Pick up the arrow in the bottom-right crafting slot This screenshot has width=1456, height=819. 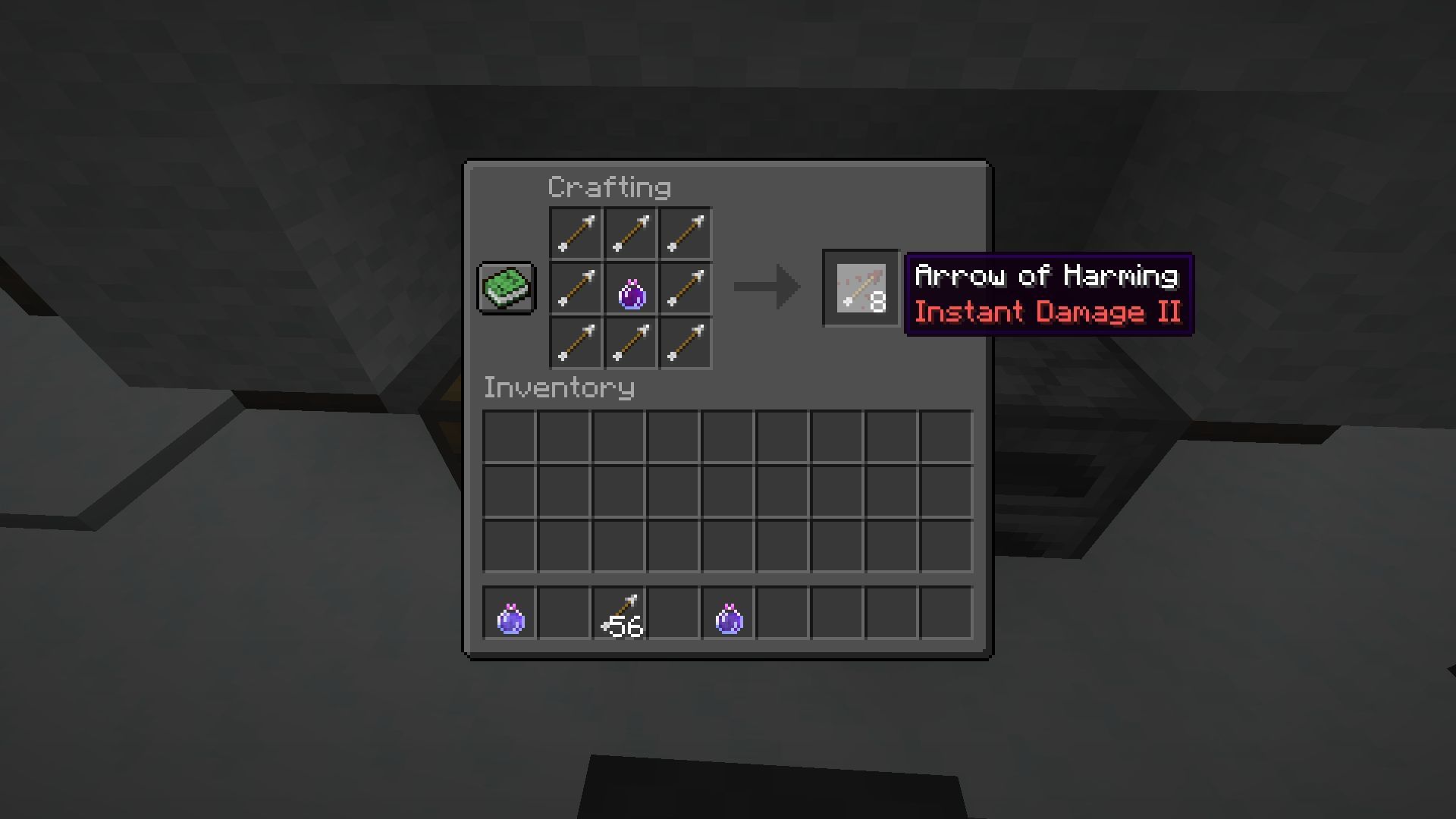click(685, 344)
